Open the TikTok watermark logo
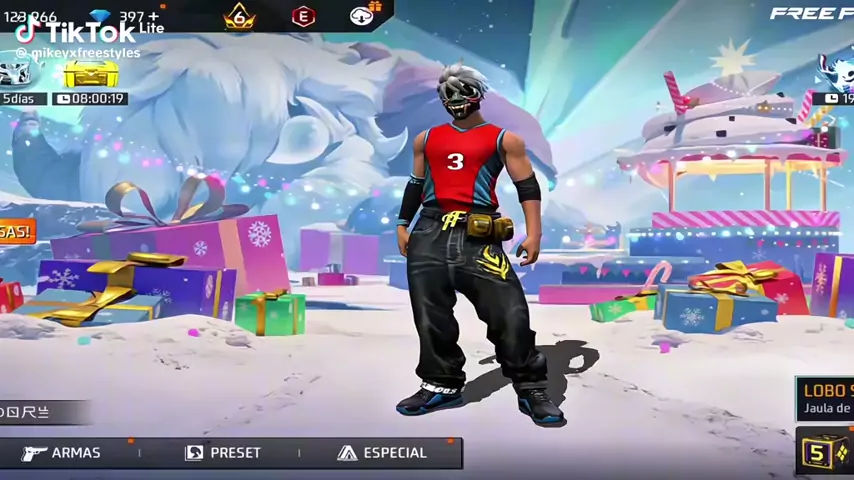Image resolution: width=854 pixels, height=480 pixels. [x=75, y=32]
